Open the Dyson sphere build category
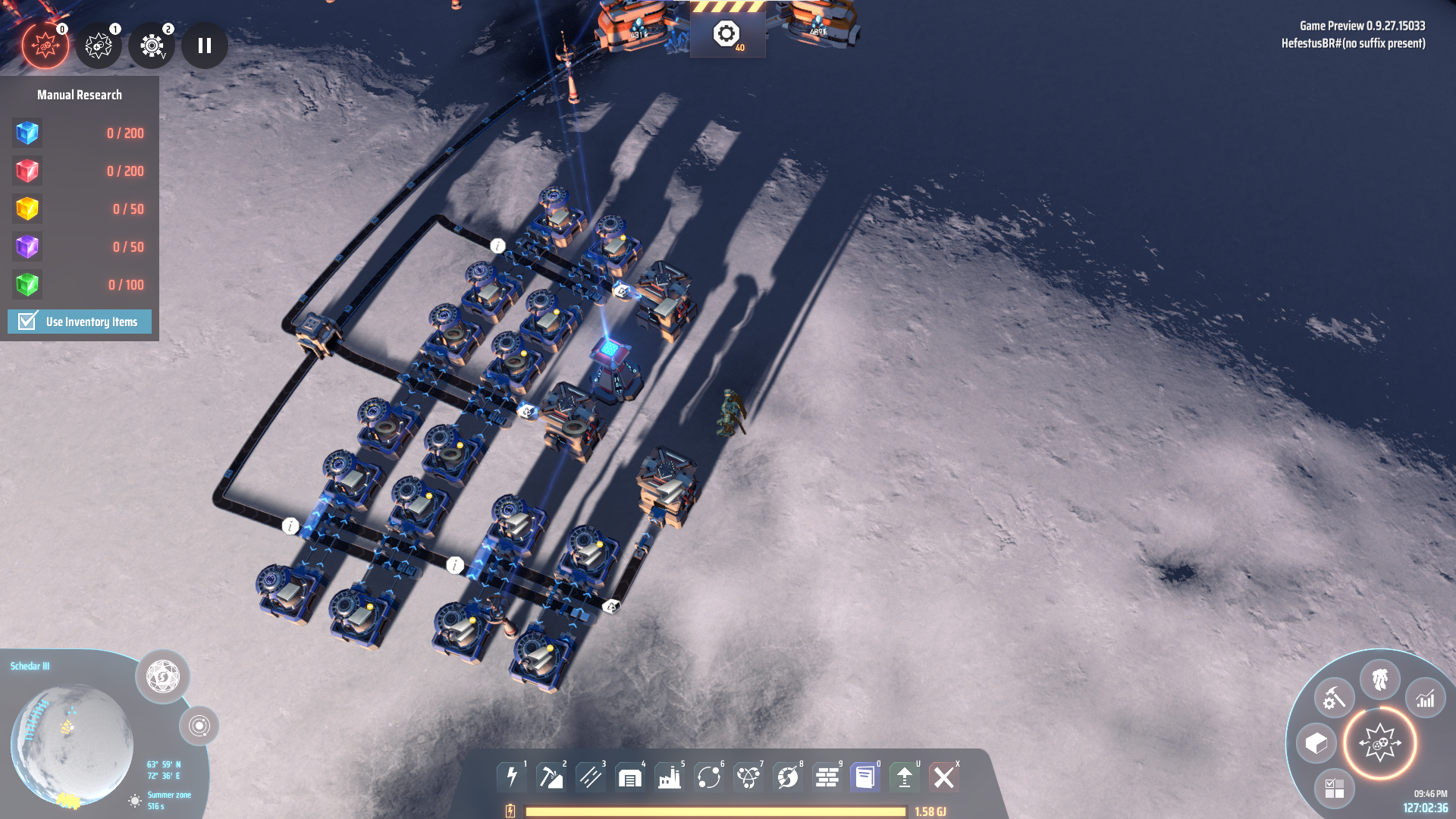 click(788, 777)
